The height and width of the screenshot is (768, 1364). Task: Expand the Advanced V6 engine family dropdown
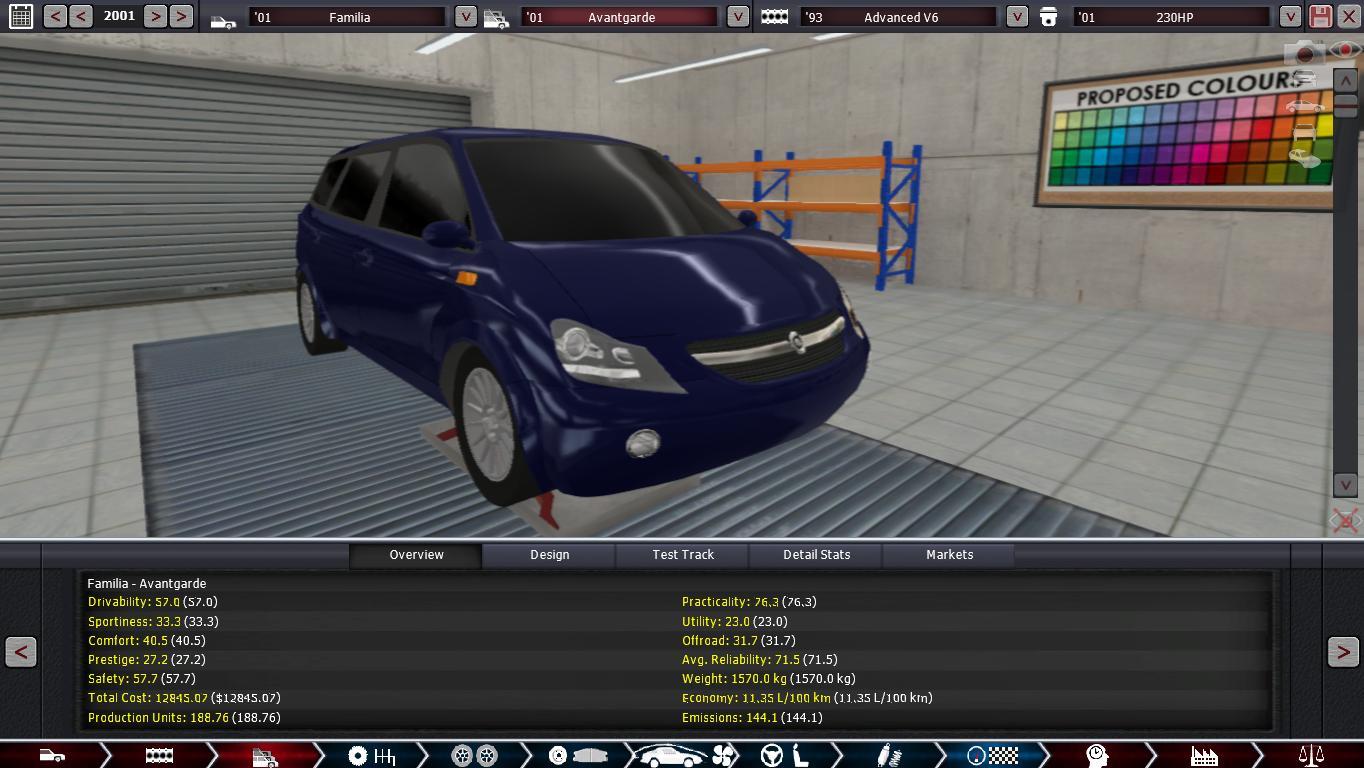(1017, 17)
